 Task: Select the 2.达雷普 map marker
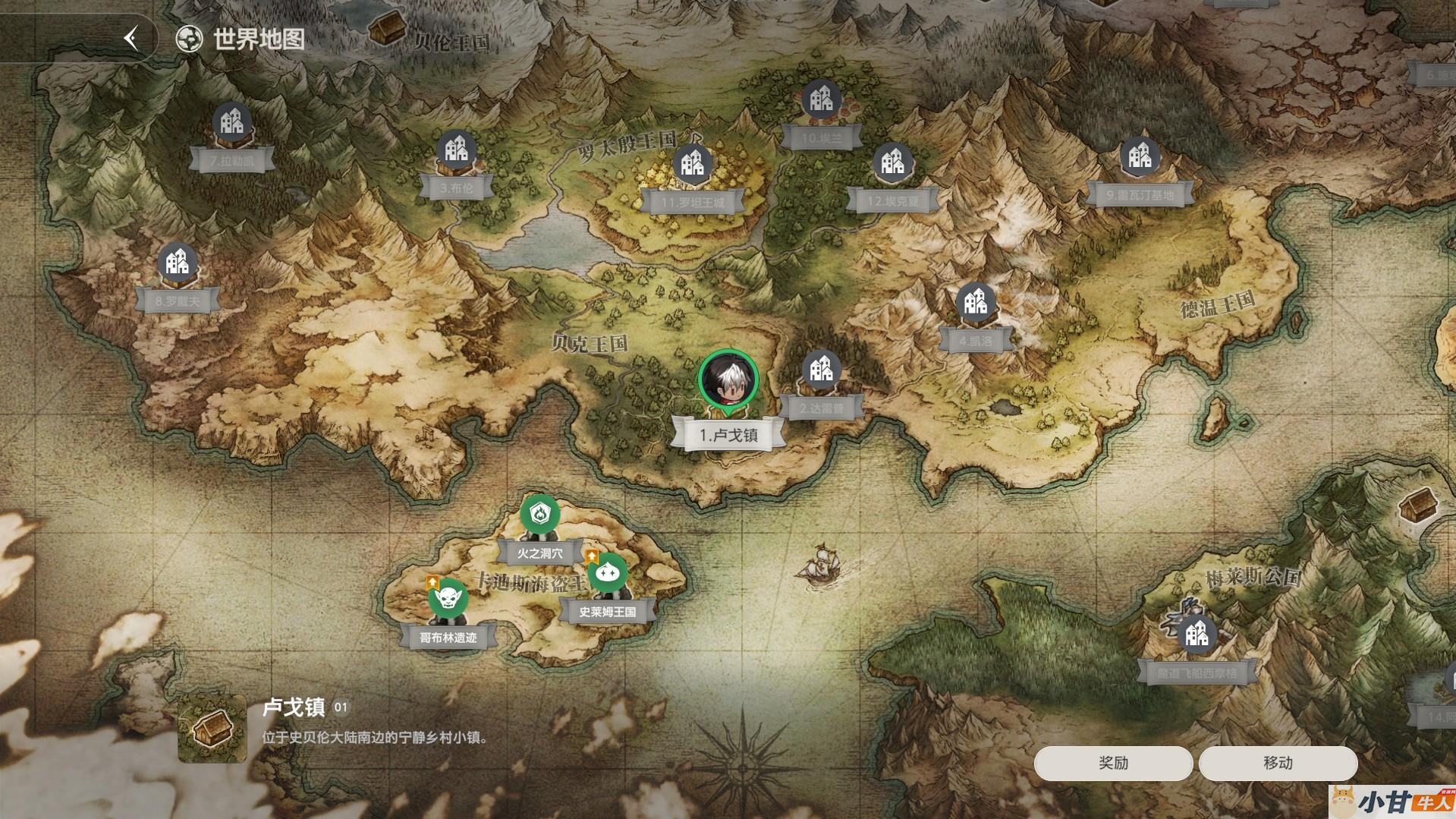coord(821,370)
